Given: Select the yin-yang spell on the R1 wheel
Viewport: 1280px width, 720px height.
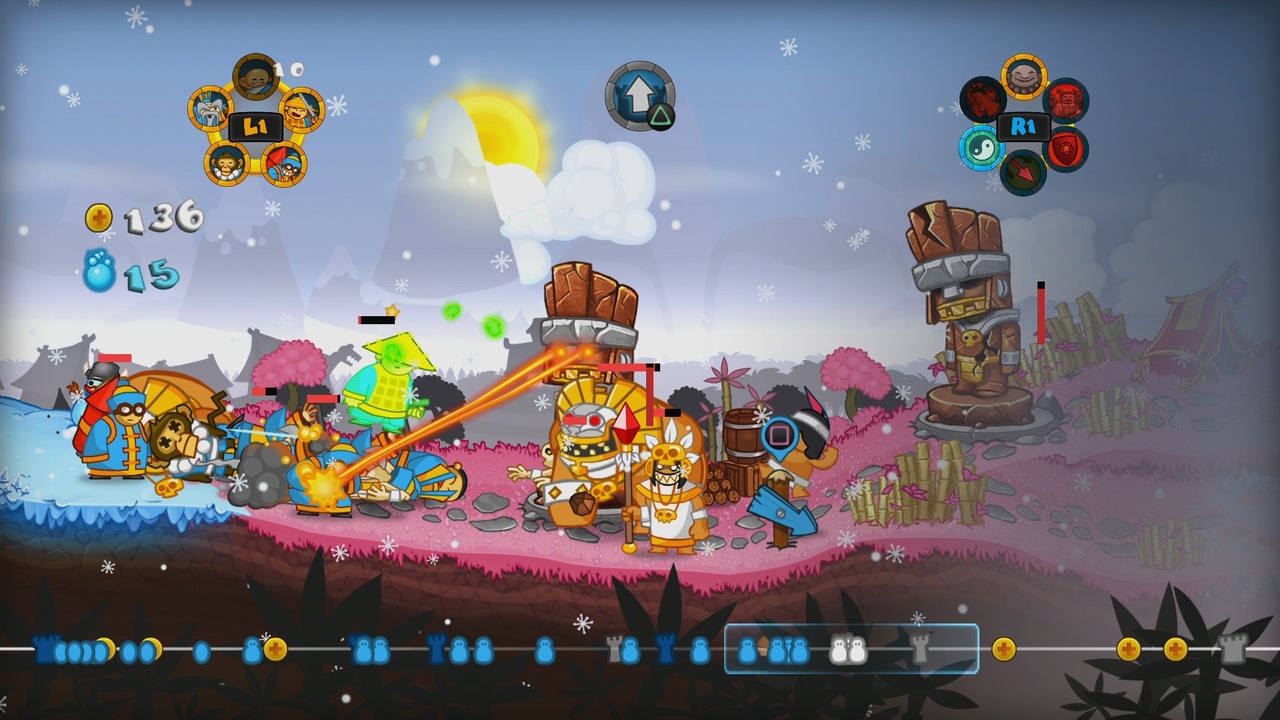Looking at the screenshot, I should [983, 148].
